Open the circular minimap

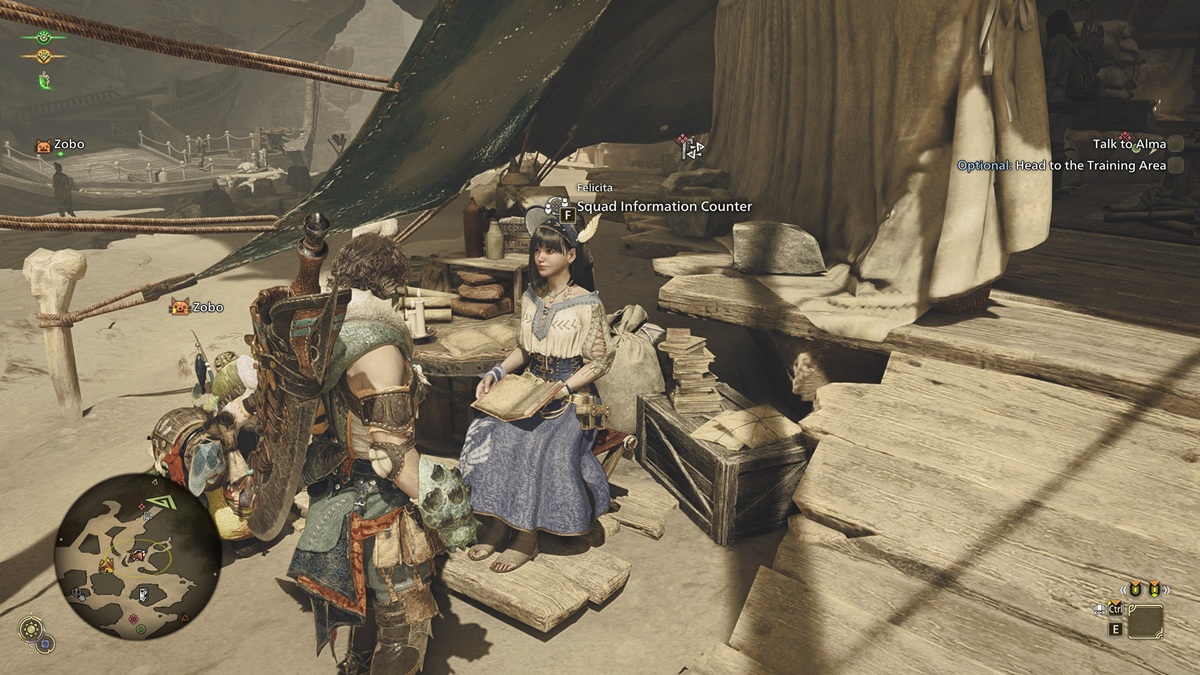137,557
